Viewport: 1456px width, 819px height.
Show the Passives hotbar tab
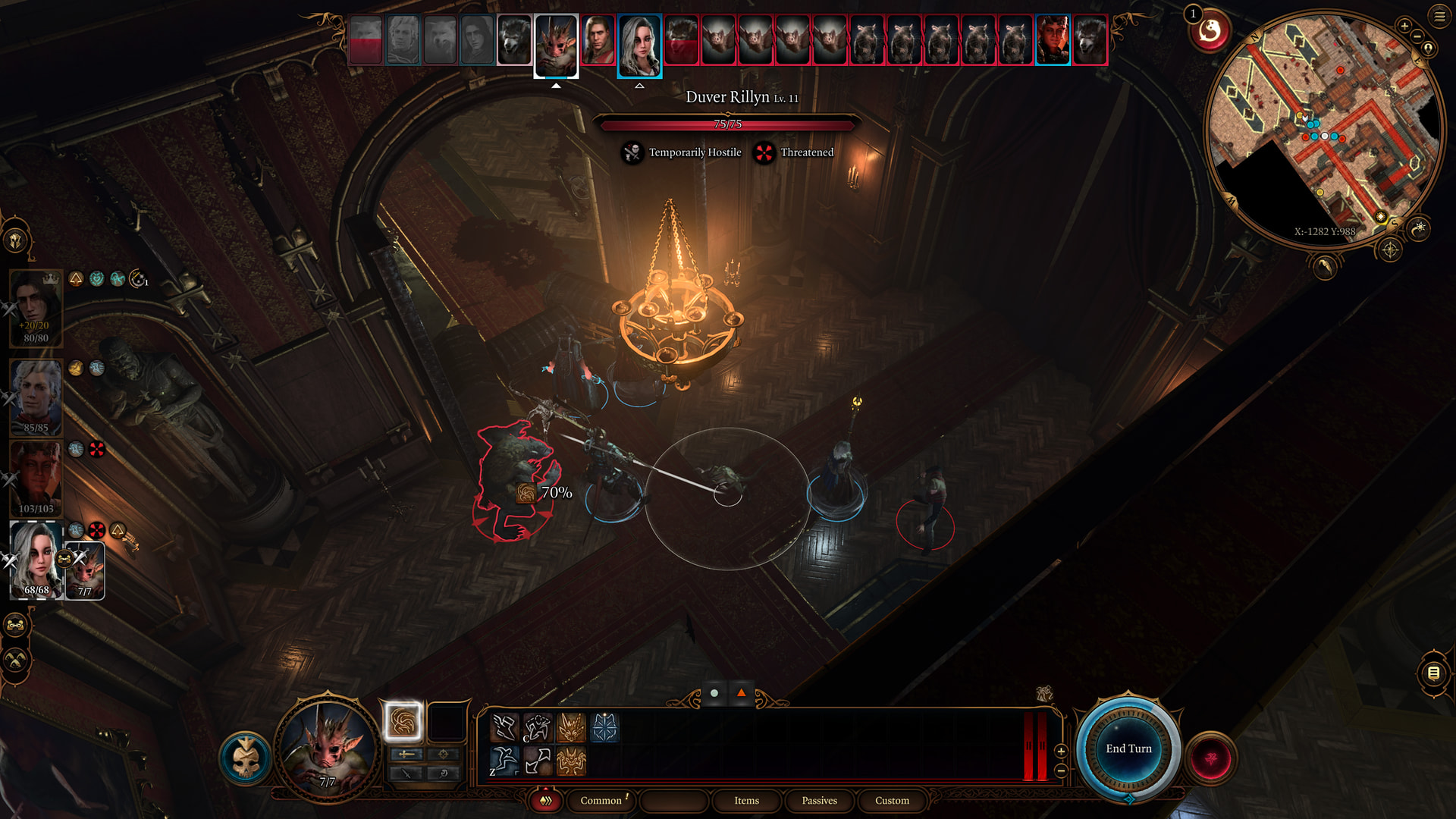(x=819, y=800)
